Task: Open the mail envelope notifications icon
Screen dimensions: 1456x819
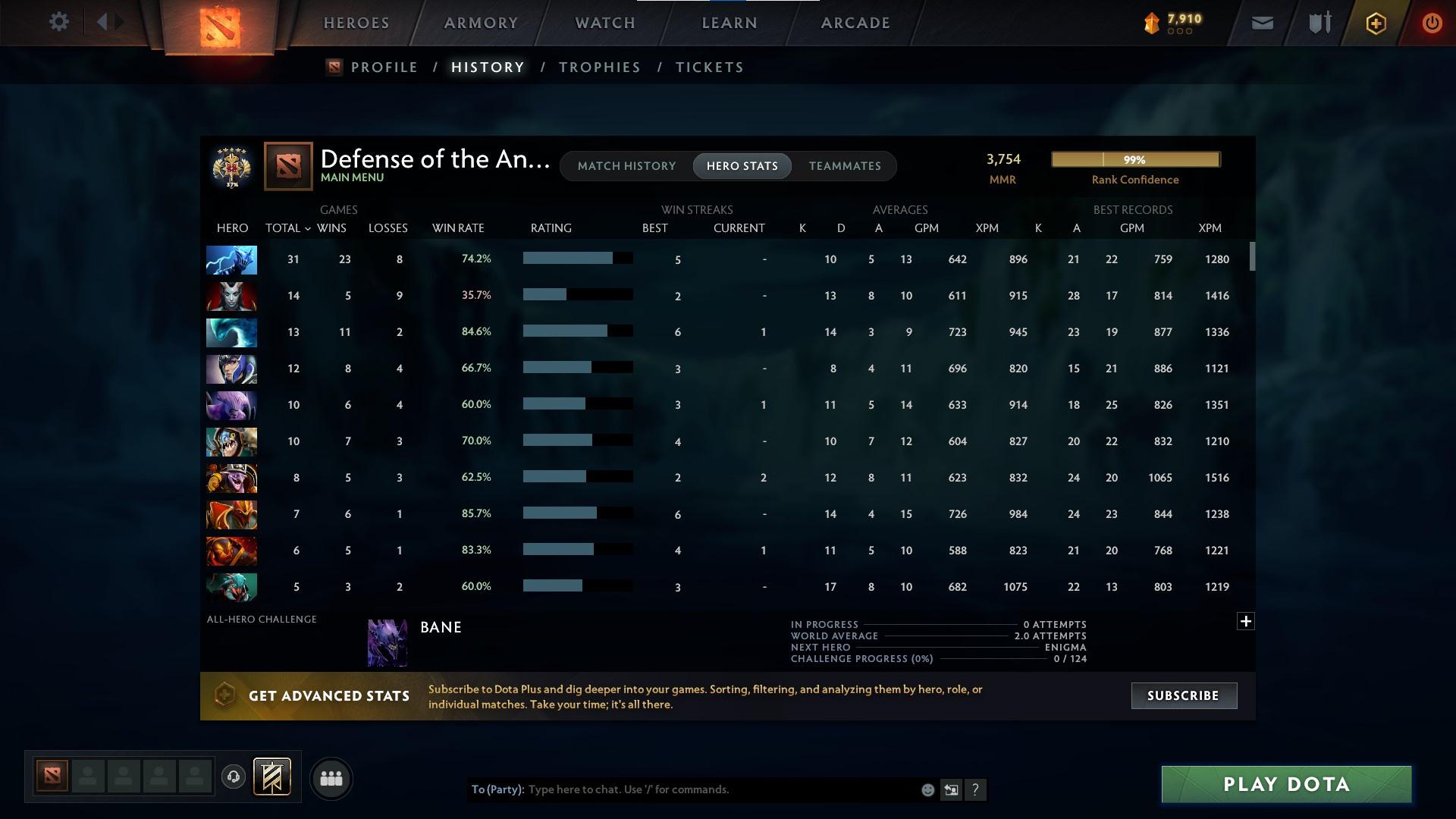Action: coord(1261,22)
